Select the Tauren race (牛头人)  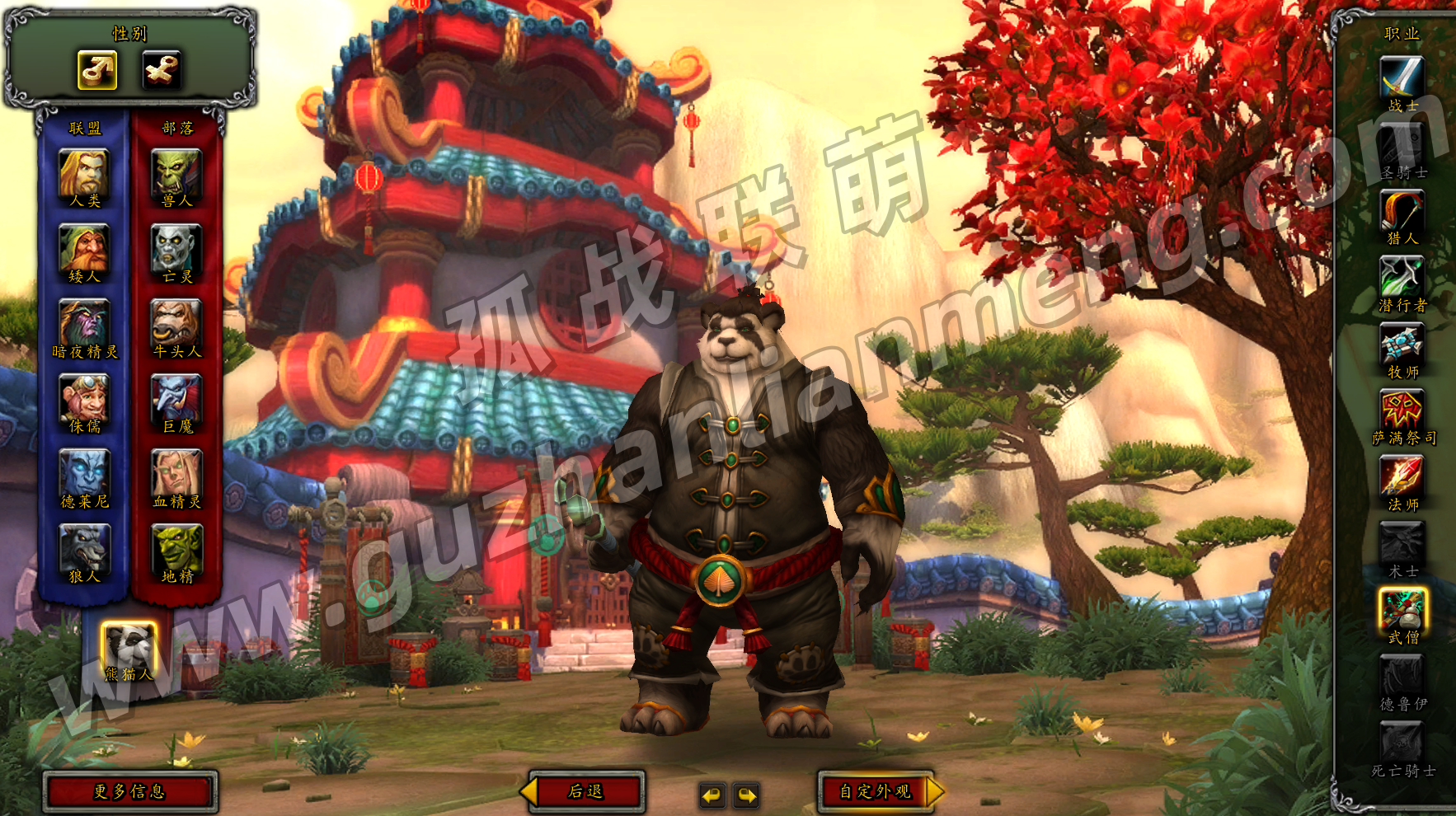click(176, 323)
